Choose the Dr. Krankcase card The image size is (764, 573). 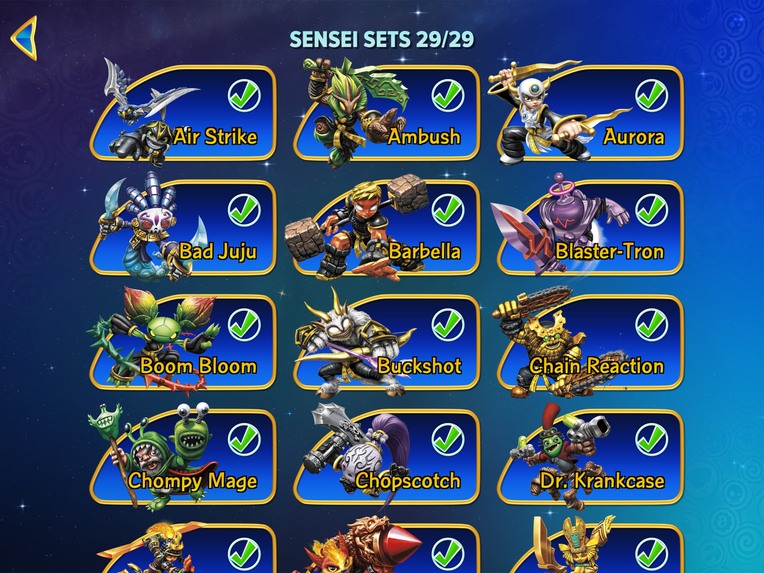point(592,458)
